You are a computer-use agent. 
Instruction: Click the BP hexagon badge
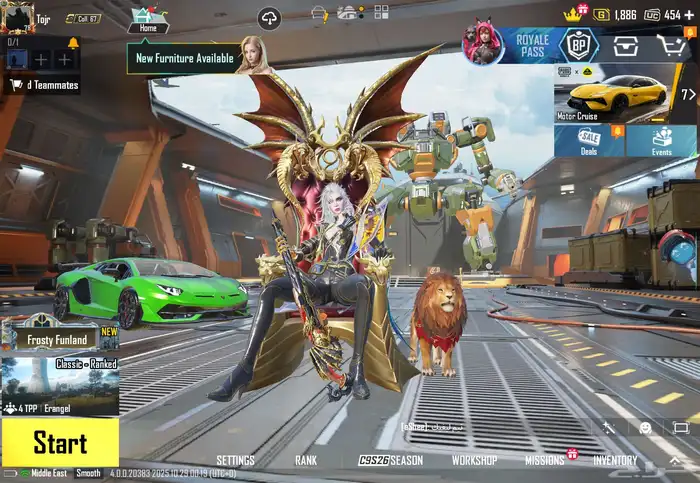[x=578, y=47]
